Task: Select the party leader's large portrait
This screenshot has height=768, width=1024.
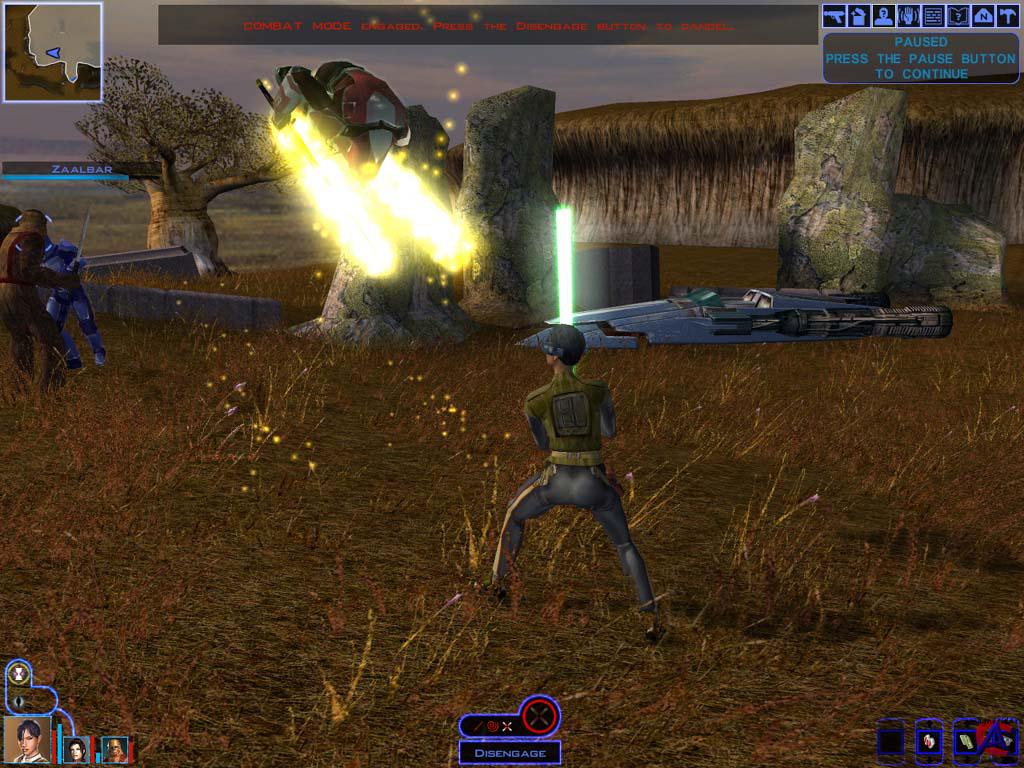Action: click(27, 740)
